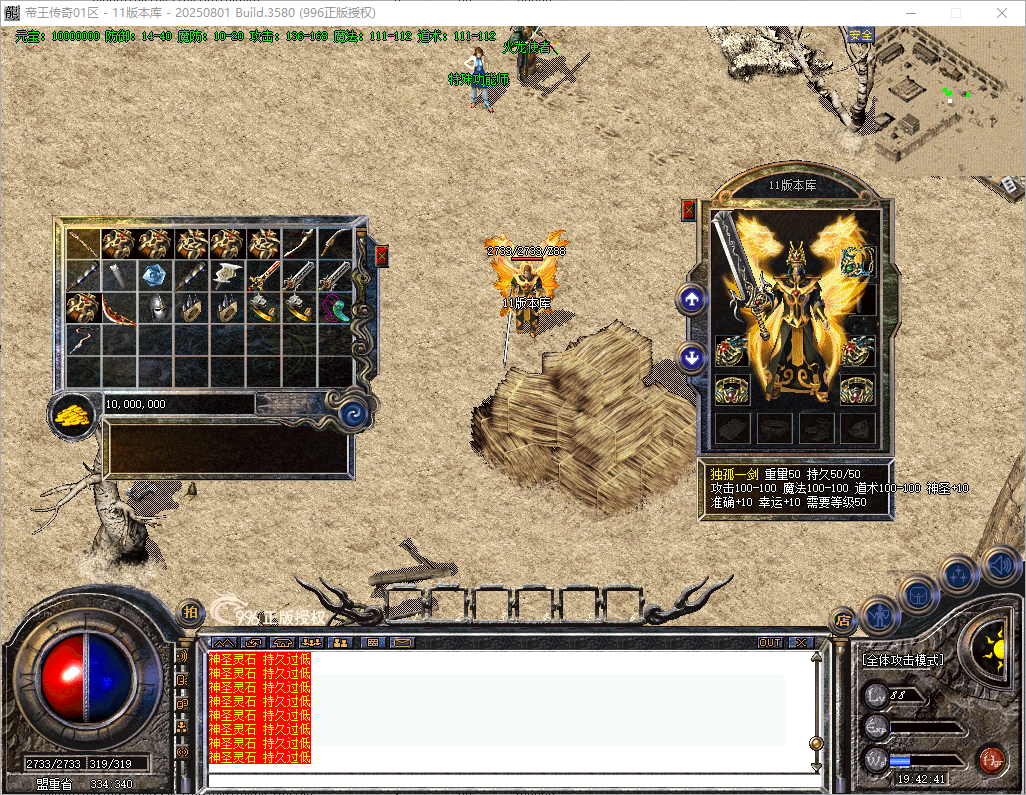Open the shop 店 button
The width and height of the screenshot is (1026, 795).
tap(842, 619)
